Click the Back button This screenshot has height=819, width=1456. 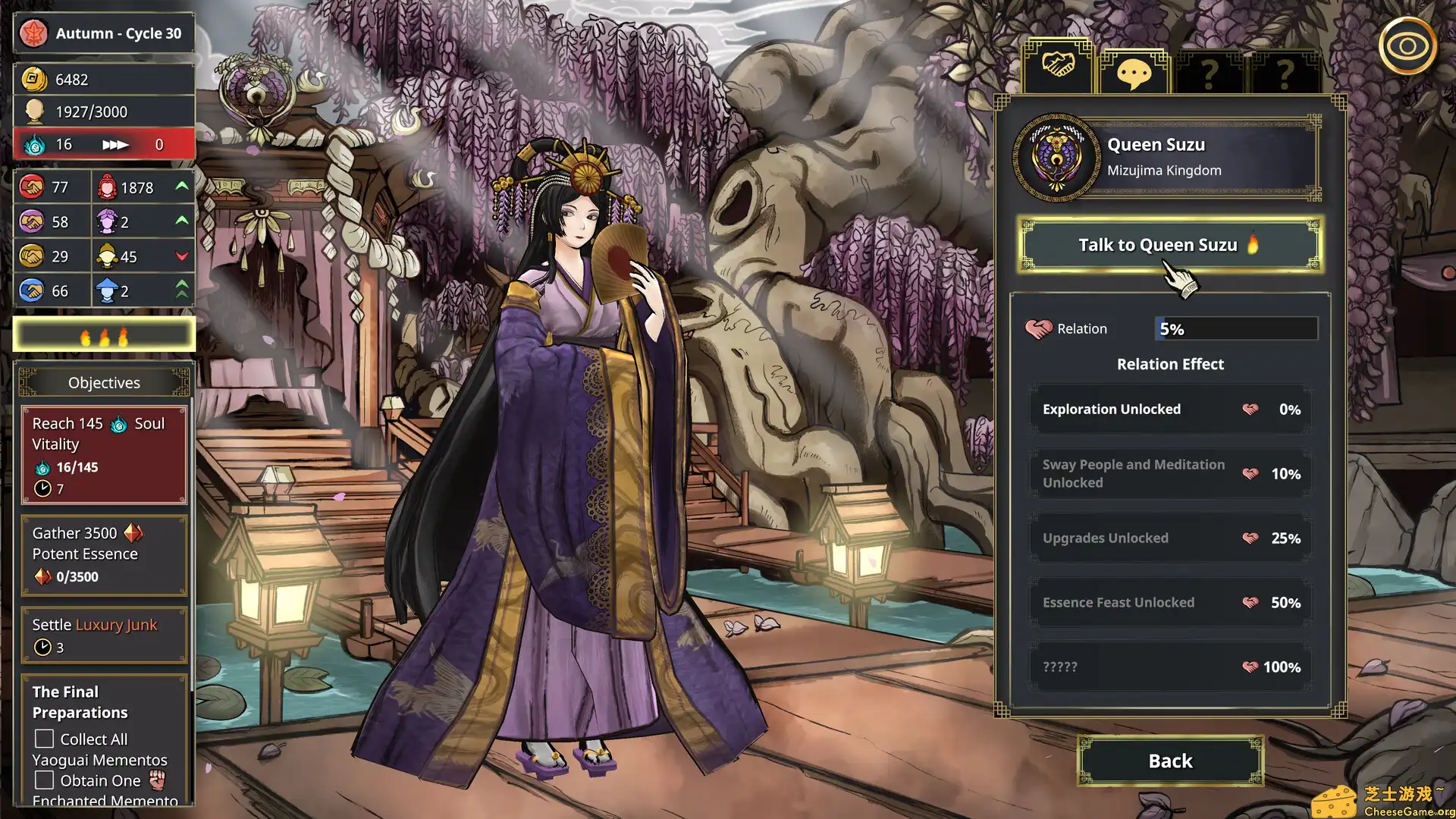tap(1169, 761)
